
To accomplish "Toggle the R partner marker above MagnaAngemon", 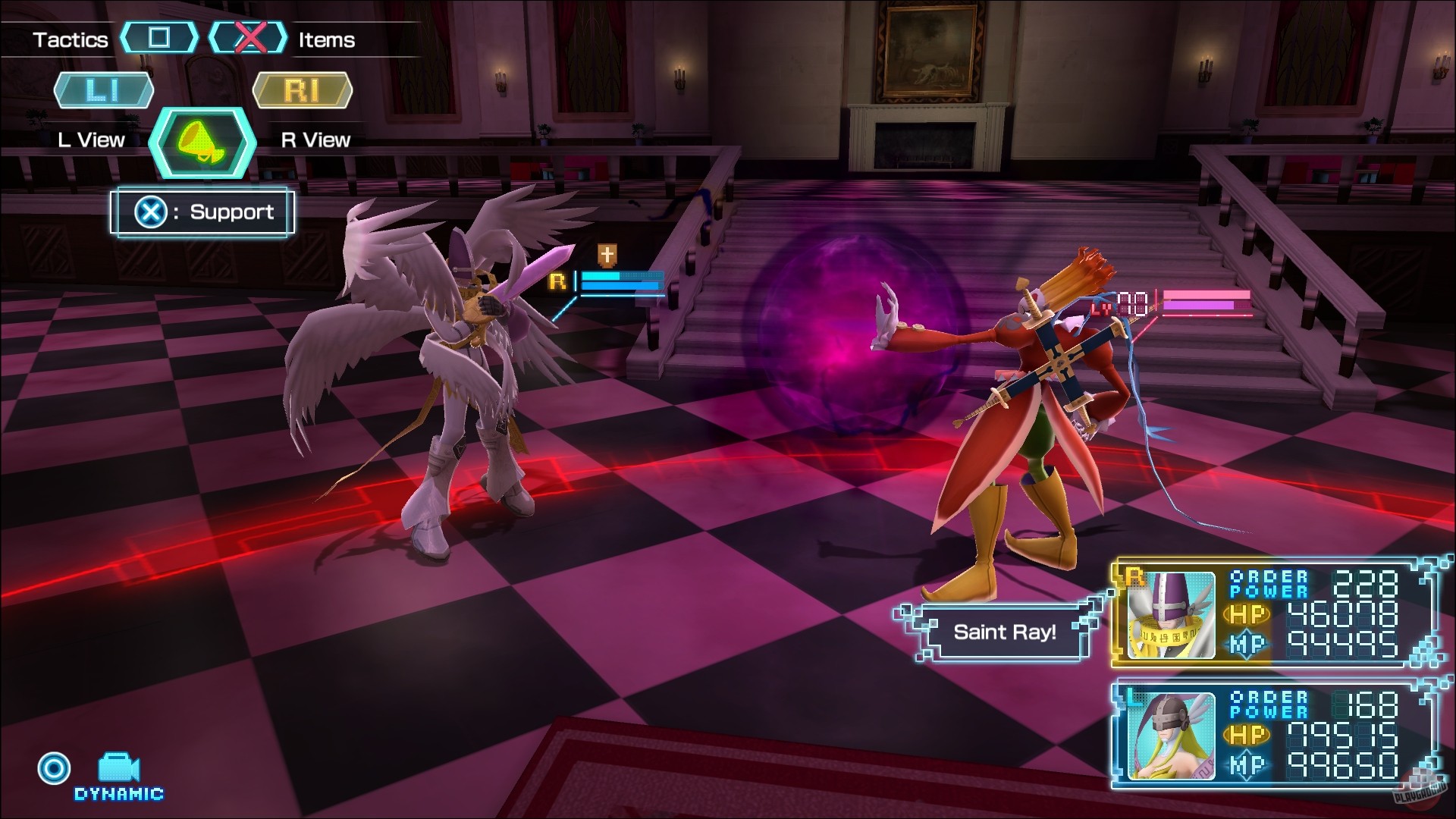I will click(x=559, y=282).
